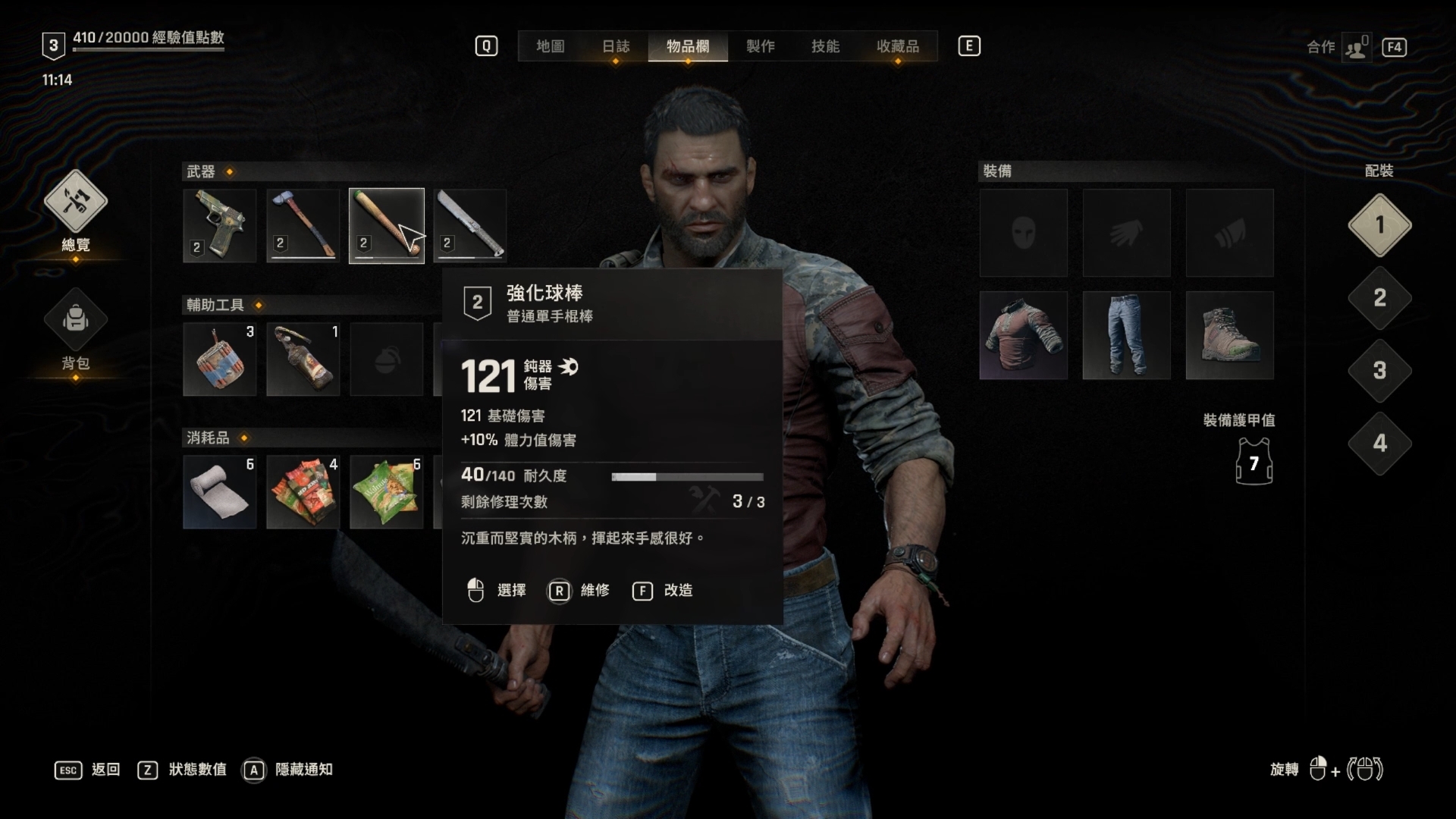Open the 技能 skills tab
Viewport: 1456px width, 819px height.
point(827,46)
